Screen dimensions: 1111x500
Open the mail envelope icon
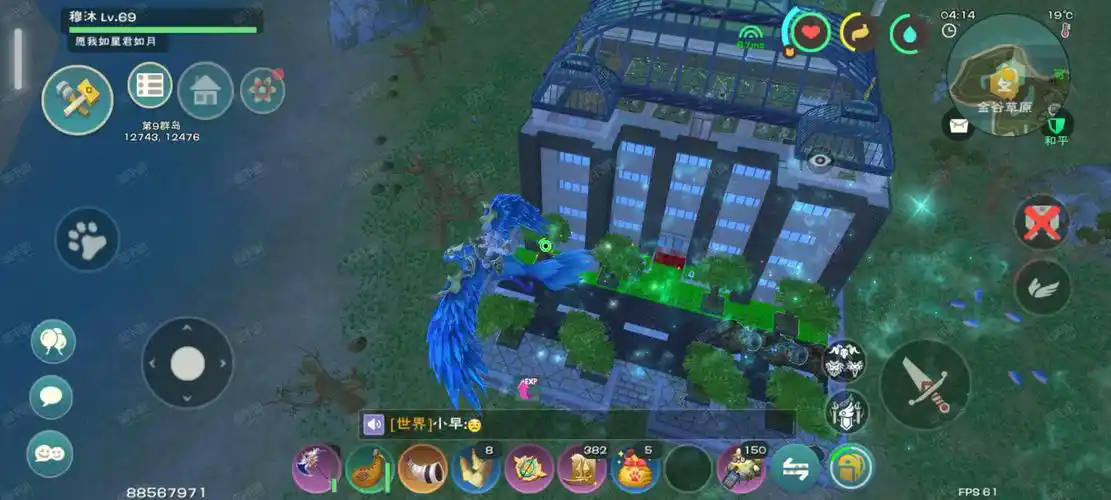tap(958, 125)
